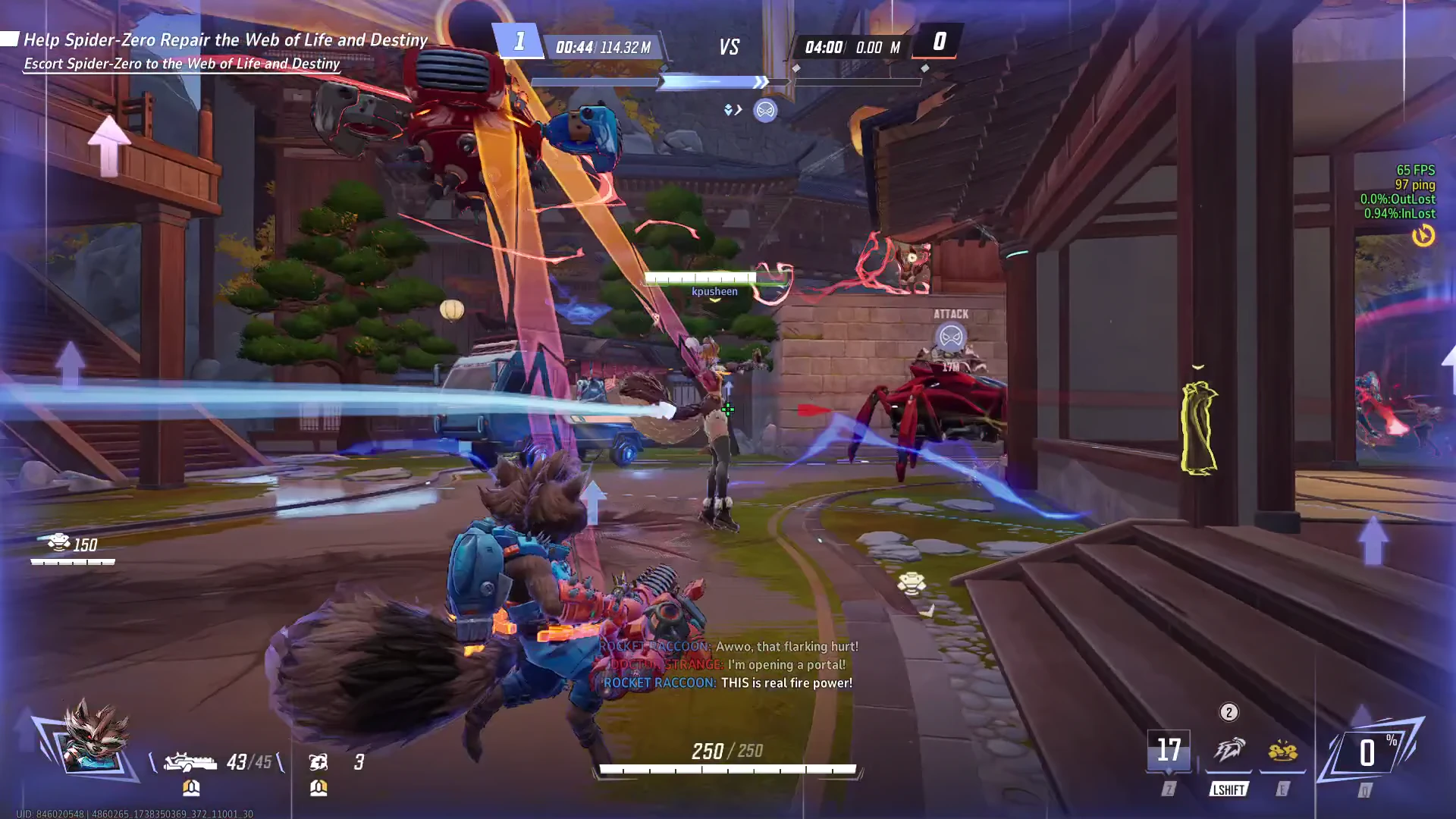Activate the yellow B.R.B. beacon ability icon
Image resolution: width=1456 pixels, height=819 pixels.
(1282, 751)
